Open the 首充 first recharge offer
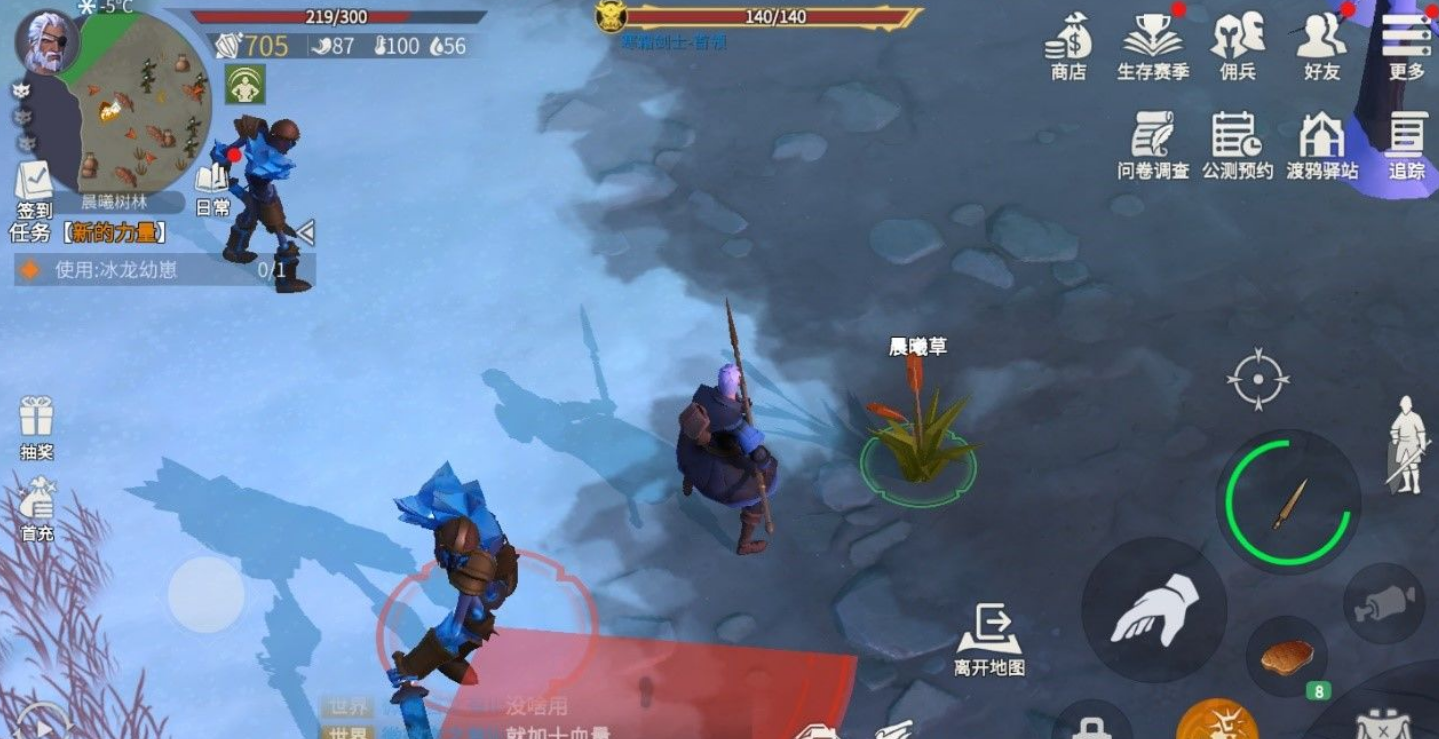Image resolution: width=1439 pixels, height=739 pixels. pyautogui.click(x=36, y=510)
